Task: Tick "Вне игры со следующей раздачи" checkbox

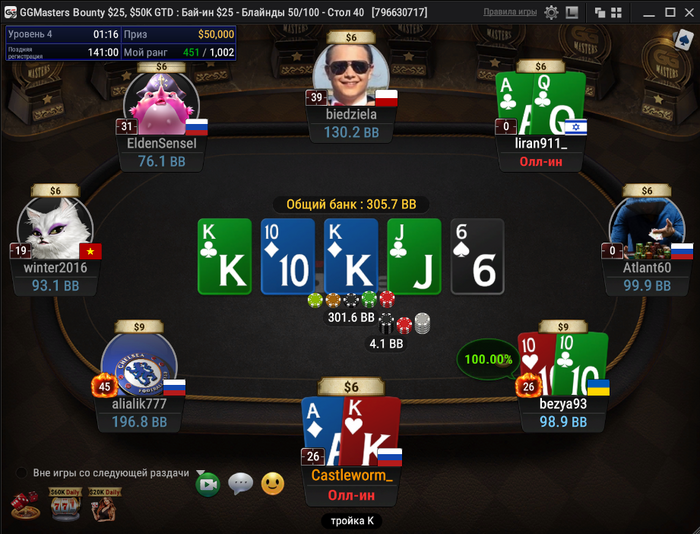Action: (20, 473)
